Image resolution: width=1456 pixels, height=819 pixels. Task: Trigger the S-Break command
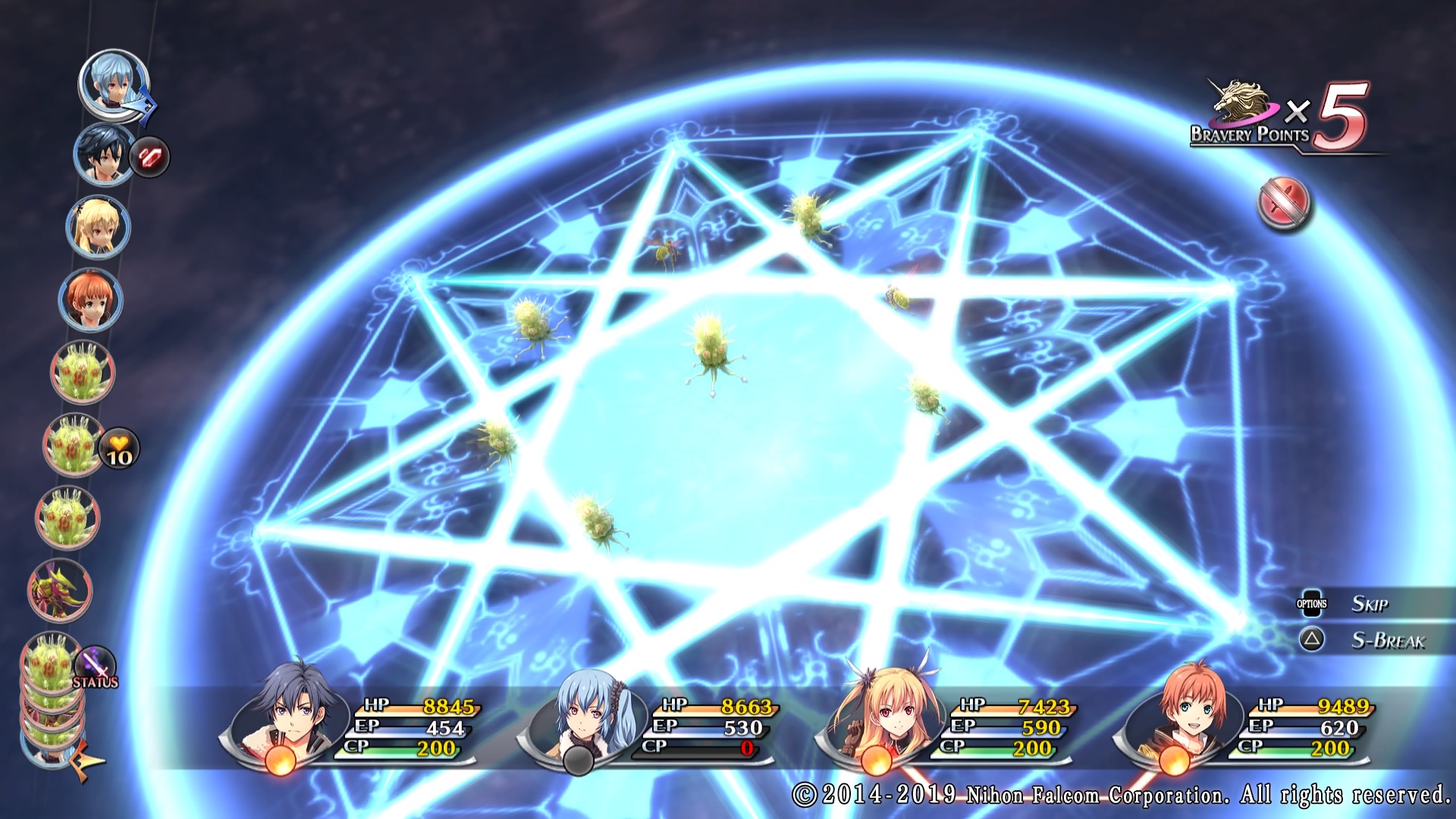tap(1387, 641)
